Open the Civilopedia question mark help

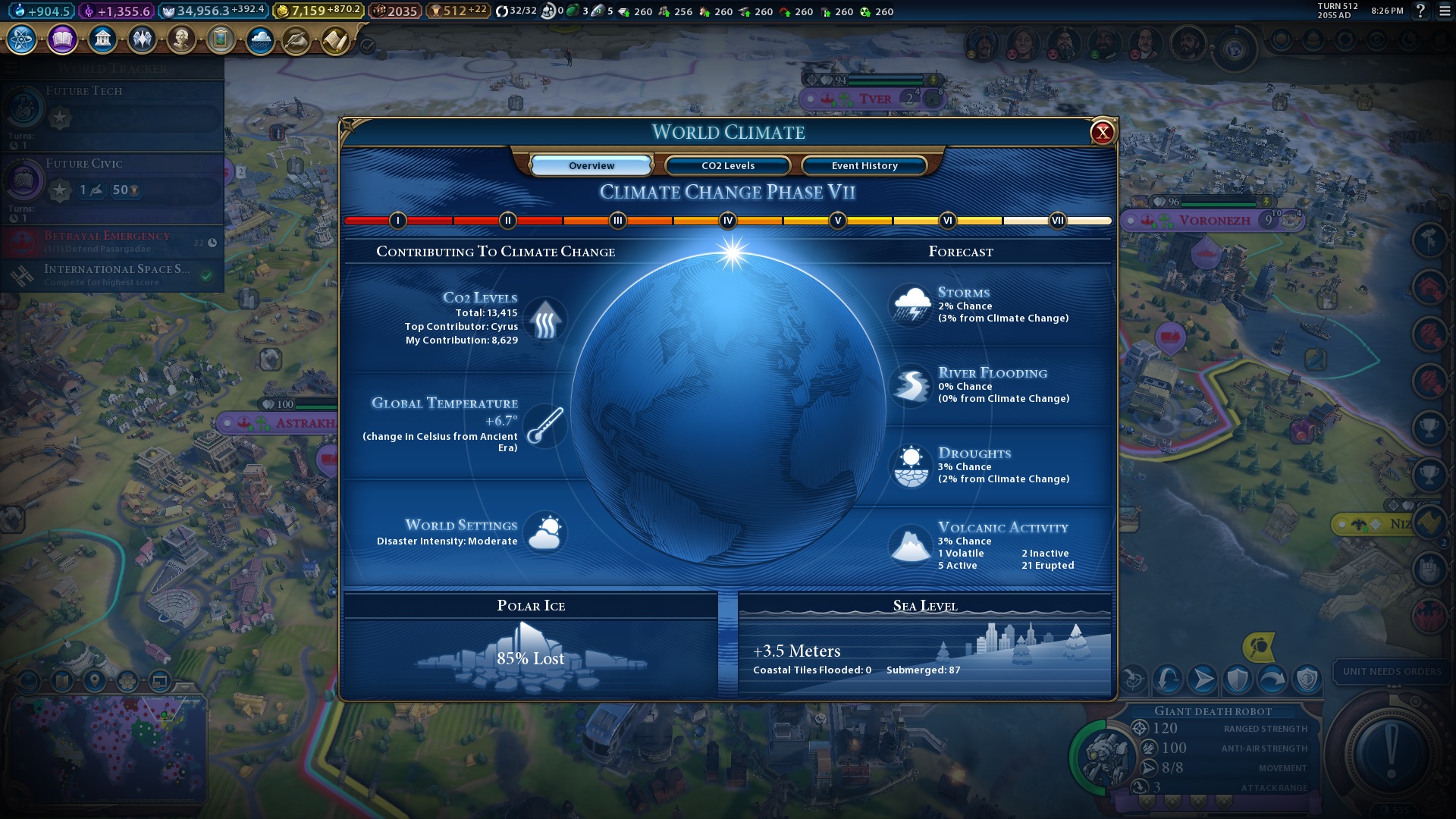point(1420,11)
